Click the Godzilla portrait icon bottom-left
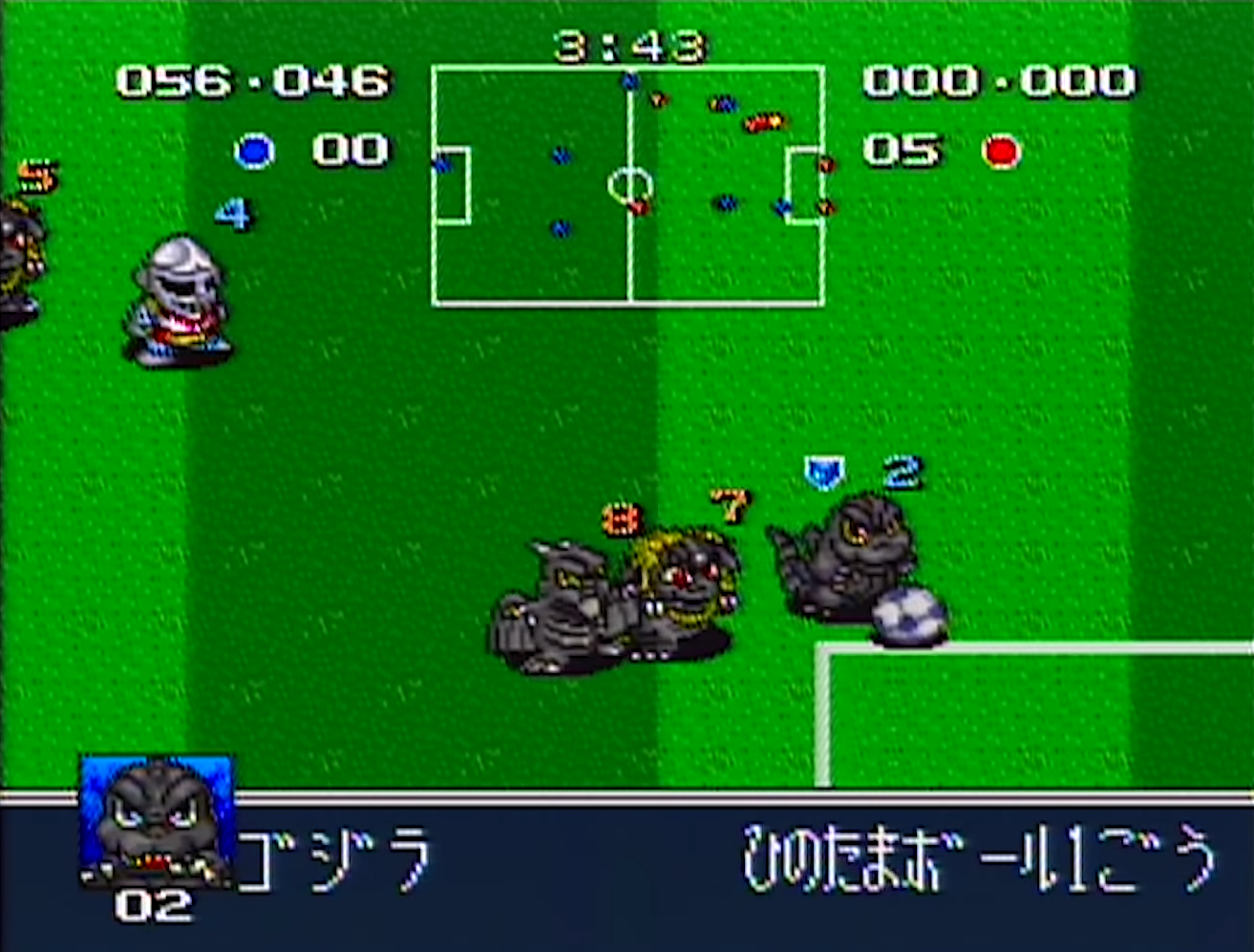 (x=156, y=827)
